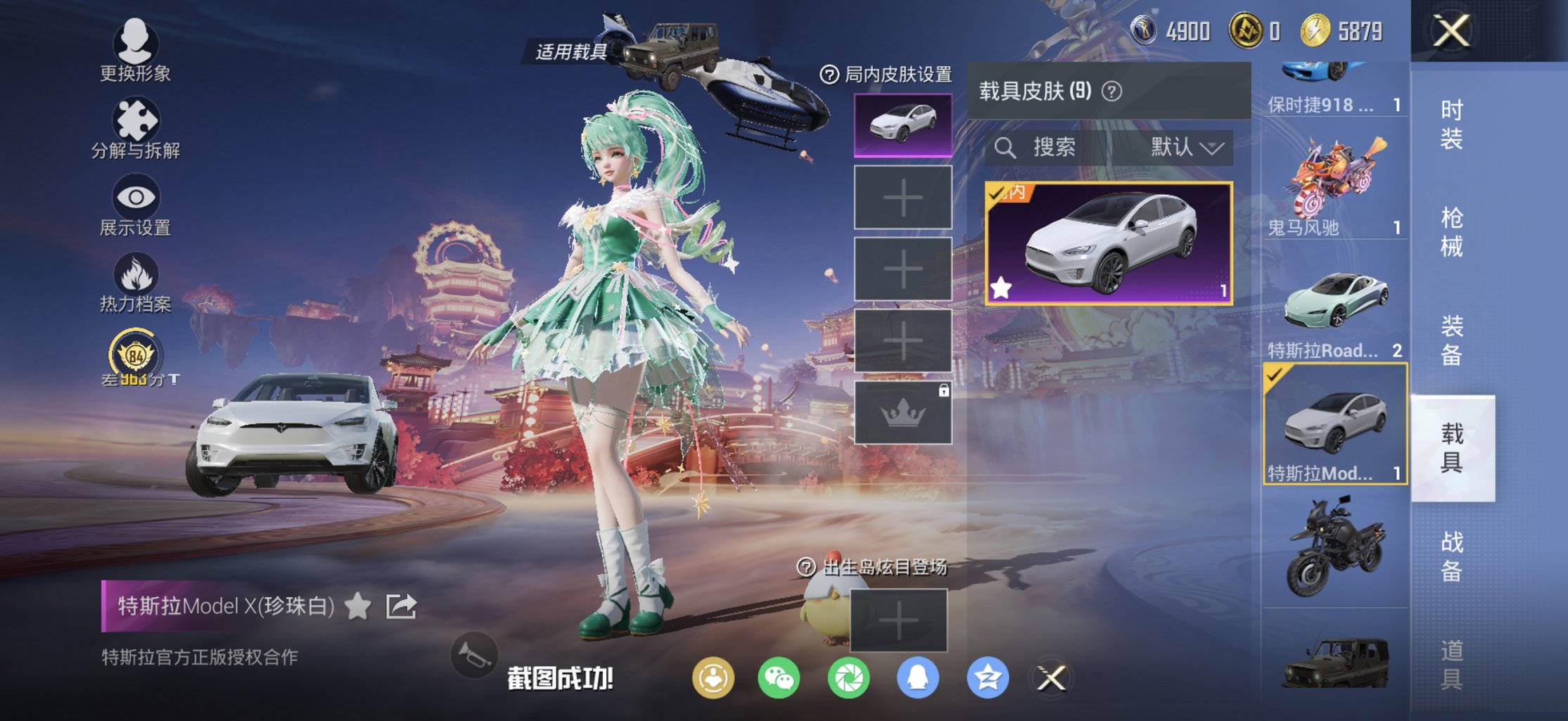The width and height of the screenshot is (1568, 721).
Task: Expand the 局内皮肤设置 help tooltip
Action: [830, 72]
